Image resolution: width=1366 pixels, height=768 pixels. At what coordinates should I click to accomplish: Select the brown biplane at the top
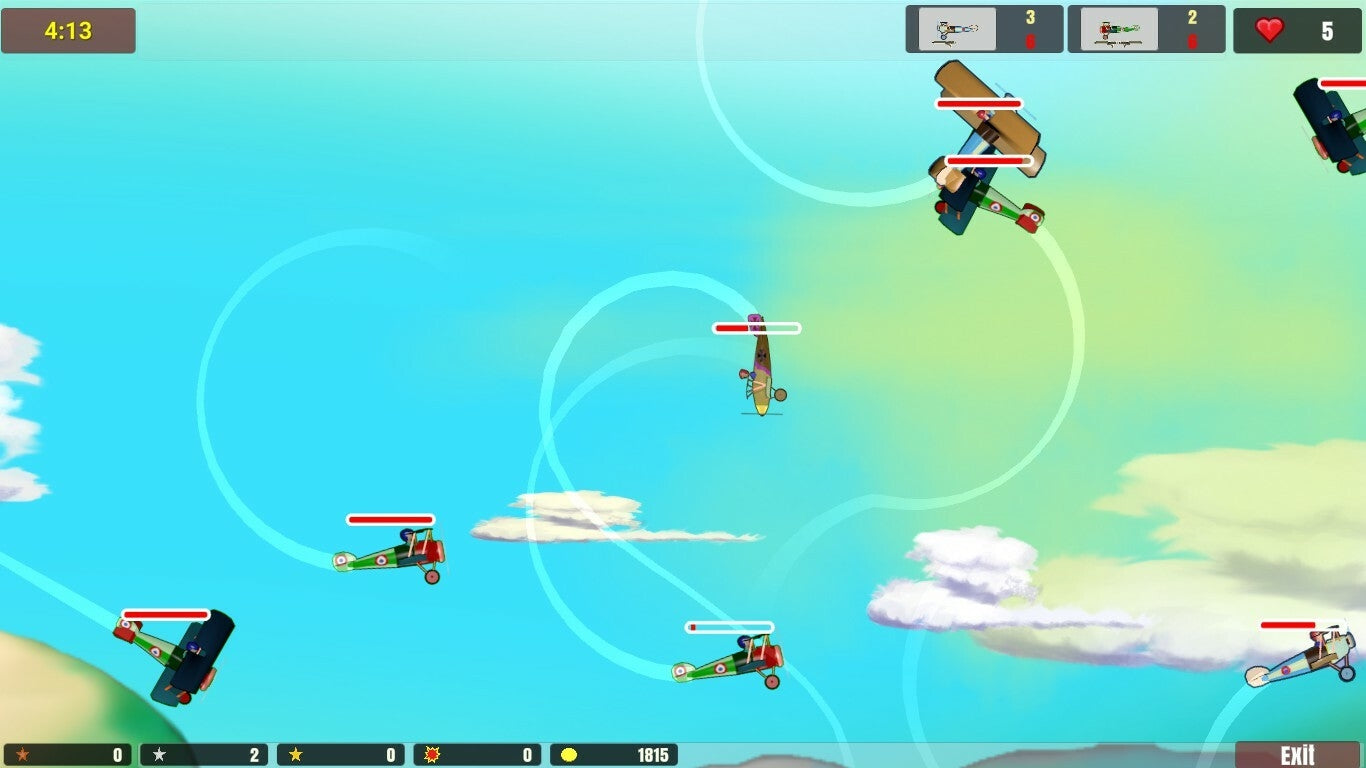click(x=985, y=120)
